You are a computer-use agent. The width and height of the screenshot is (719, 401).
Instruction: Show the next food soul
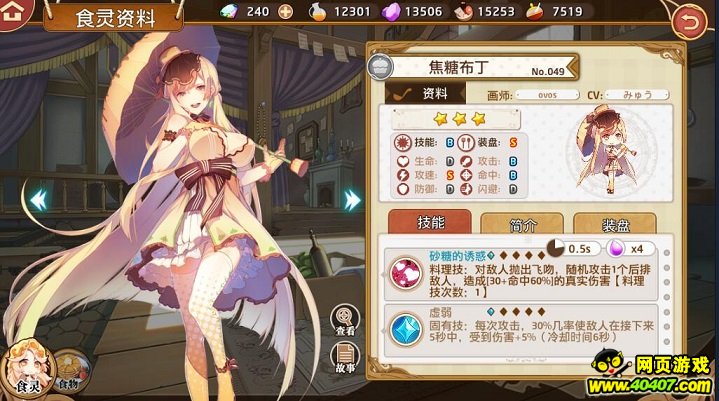pos(352,199)
